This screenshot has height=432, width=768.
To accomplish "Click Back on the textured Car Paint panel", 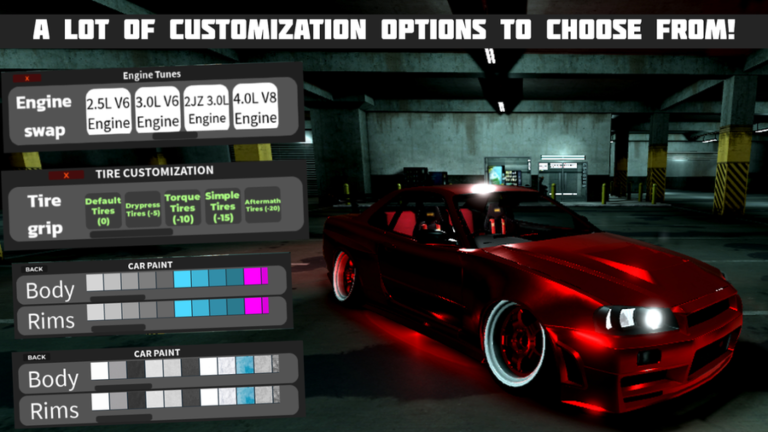I will (x=35, y=357).
